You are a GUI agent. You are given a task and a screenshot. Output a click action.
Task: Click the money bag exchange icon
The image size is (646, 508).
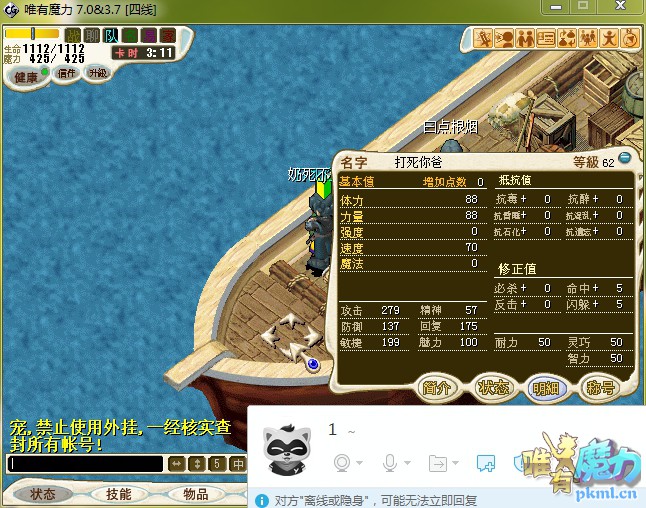(x=567, y=39)
